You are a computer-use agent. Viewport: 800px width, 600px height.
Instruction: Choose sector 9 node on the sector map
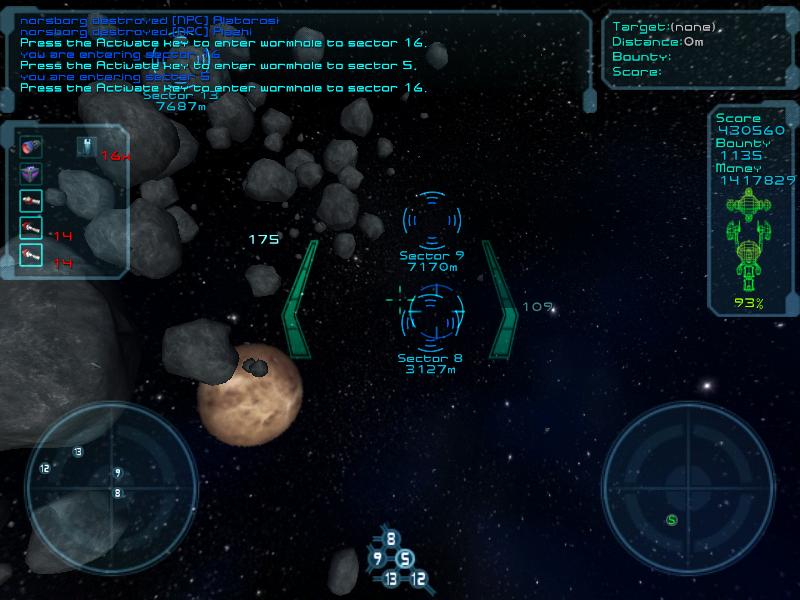point(377,558)
